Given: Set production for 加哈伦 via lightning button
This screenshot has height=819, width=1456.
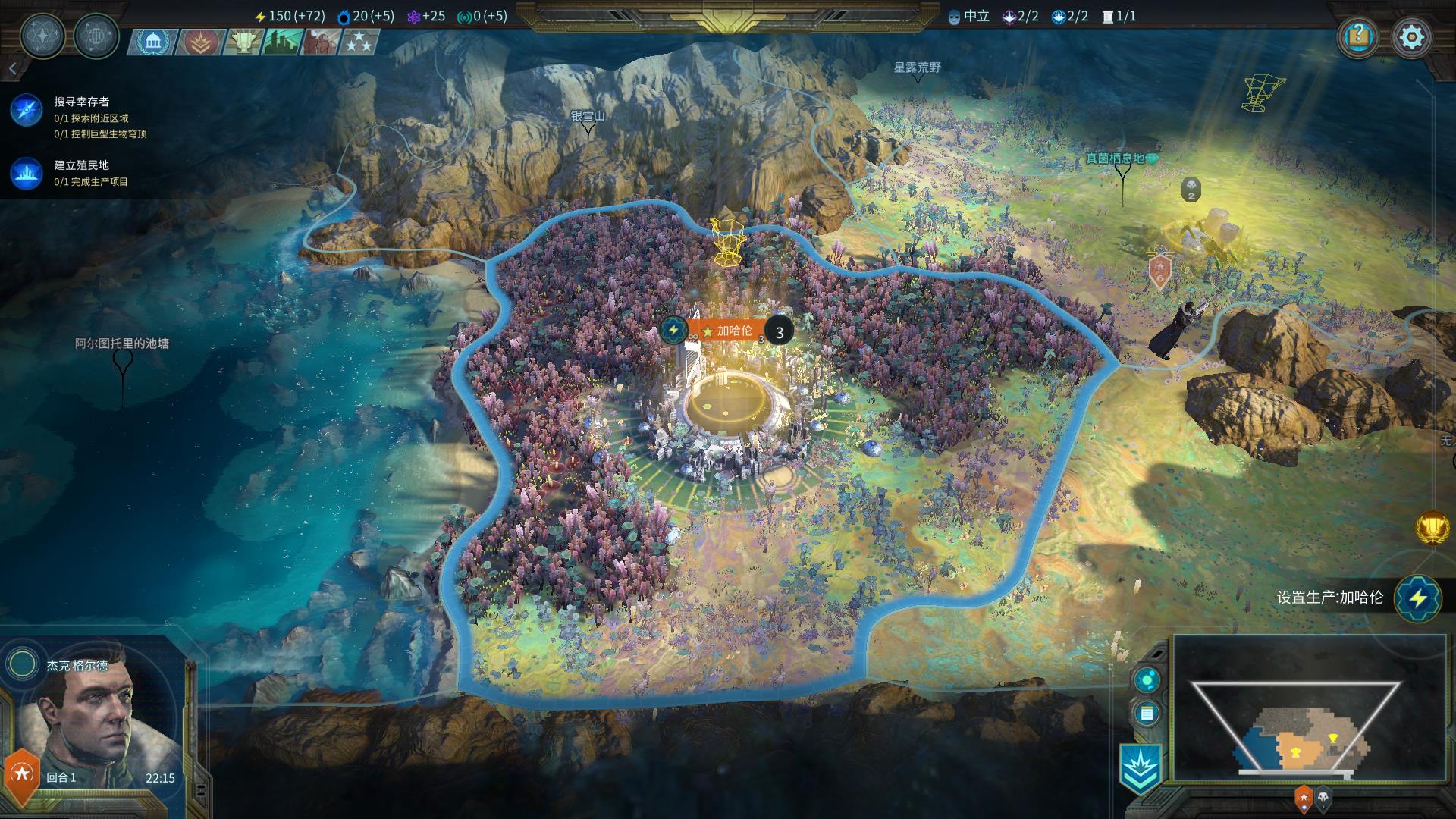Looking at the screenshot, I should click(x=1417, y=598).
